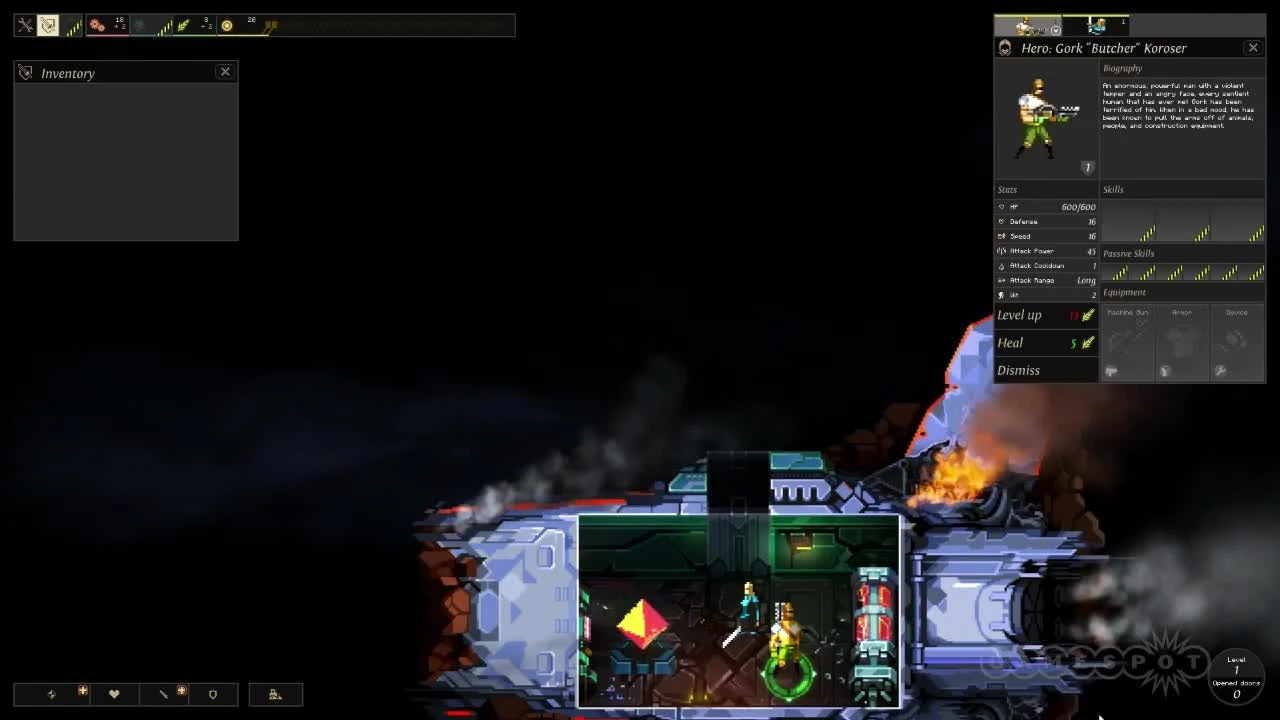This screenshot has width=1280, height=720.
Task: Select the shield upgrade icon on bottom bar
Action: tap(213, 694)
